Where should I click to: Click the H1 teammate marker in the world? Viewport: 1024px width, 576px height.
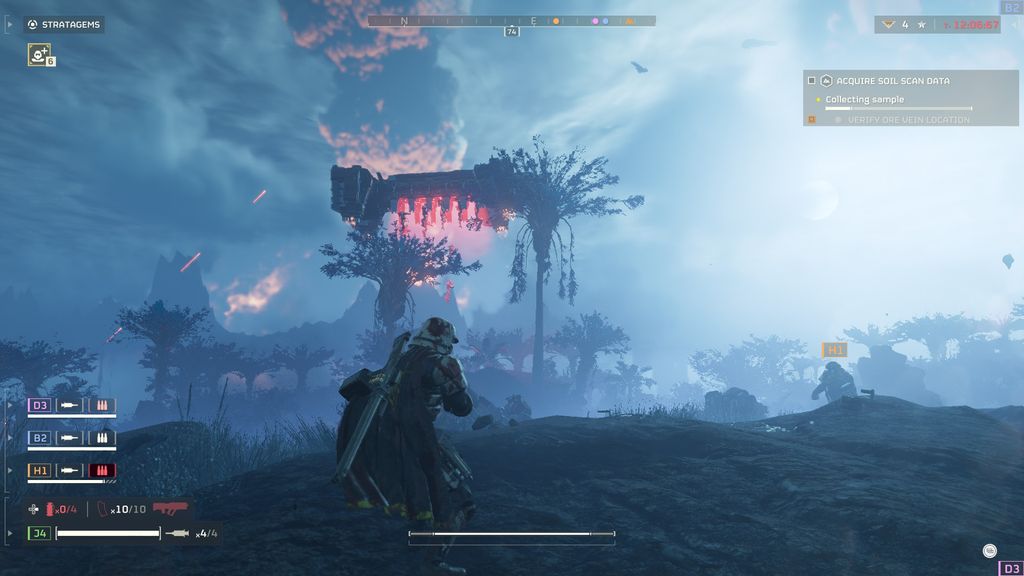[x=834, y=350]
